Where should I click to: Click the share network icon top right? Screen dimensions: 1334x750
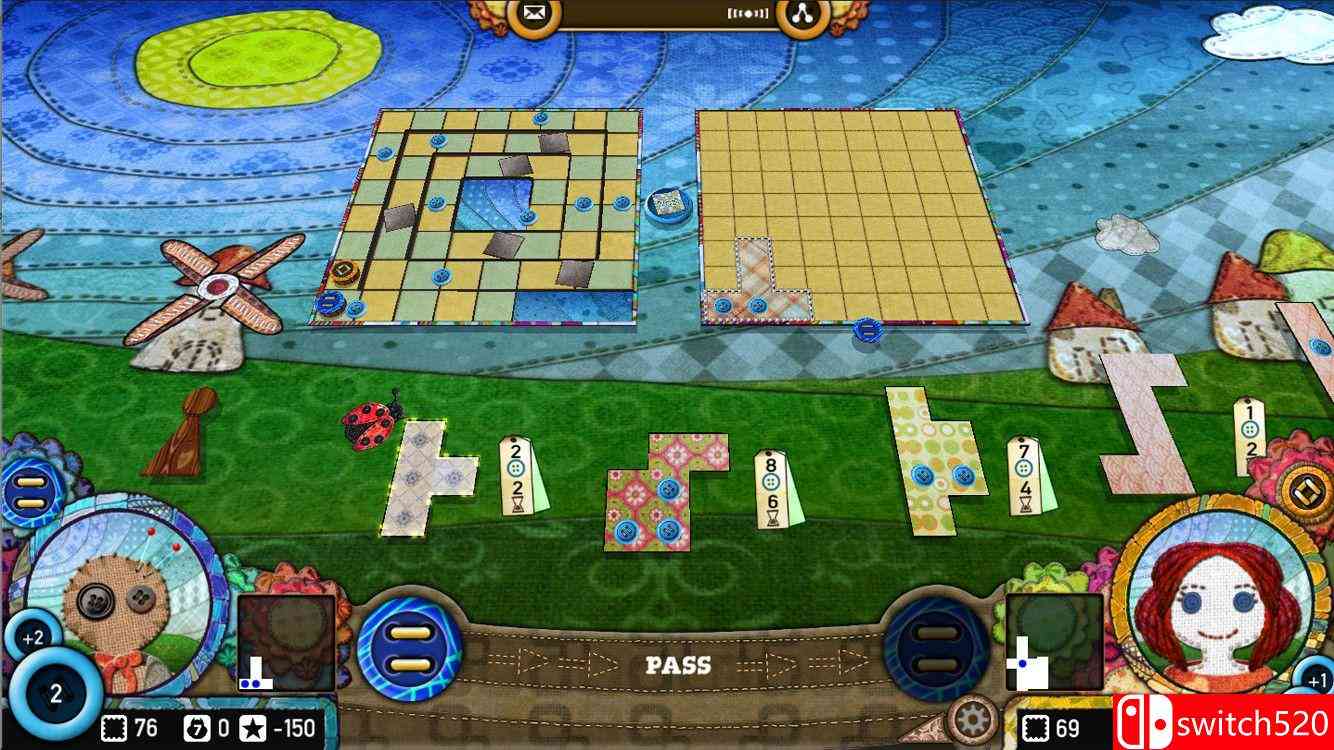point(805,15)
